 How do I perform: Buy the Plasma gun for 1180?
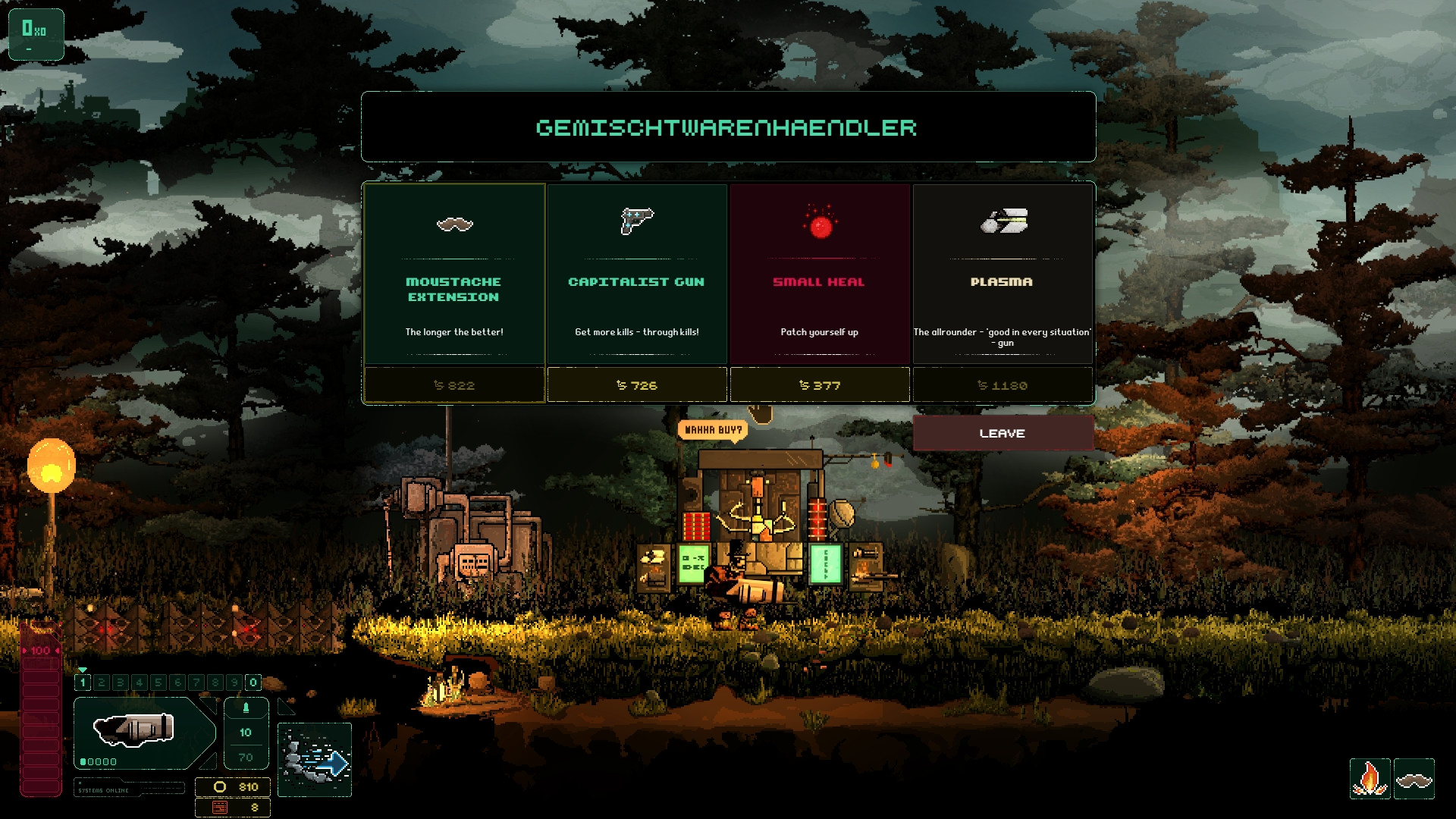point(1003,385)
